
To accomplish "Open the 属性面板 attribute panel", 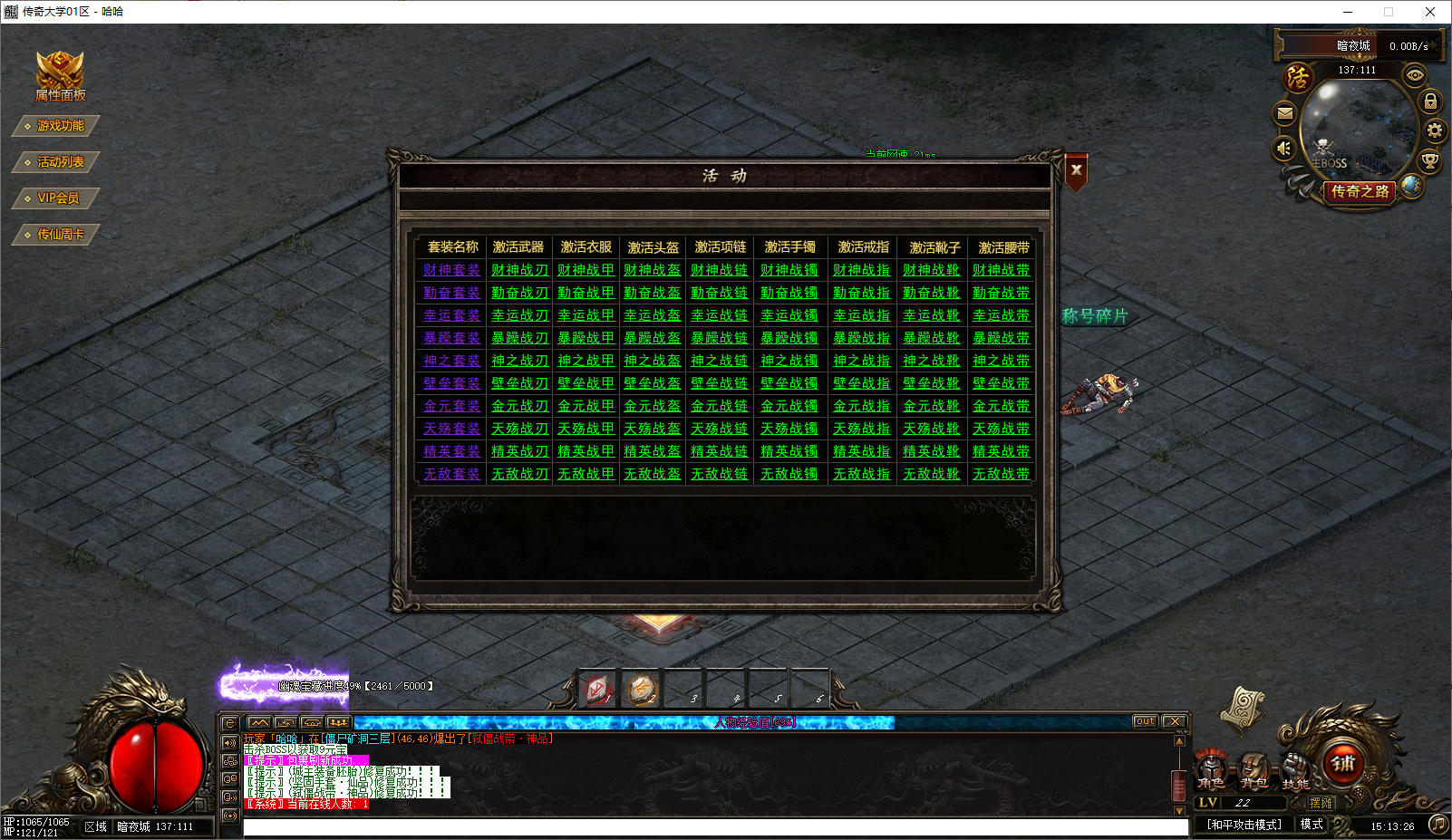I will click(60, 76).
